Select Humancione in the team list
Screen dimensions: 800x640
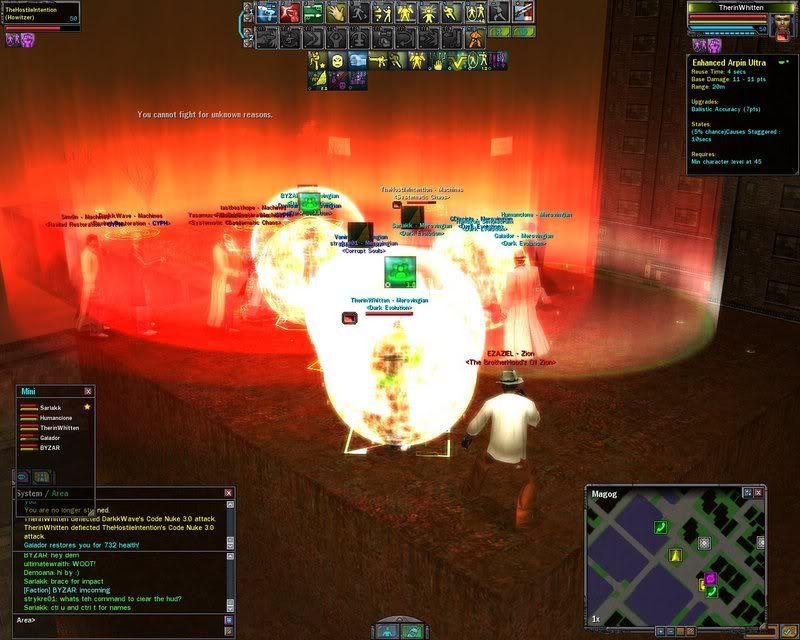pos(57,418)
